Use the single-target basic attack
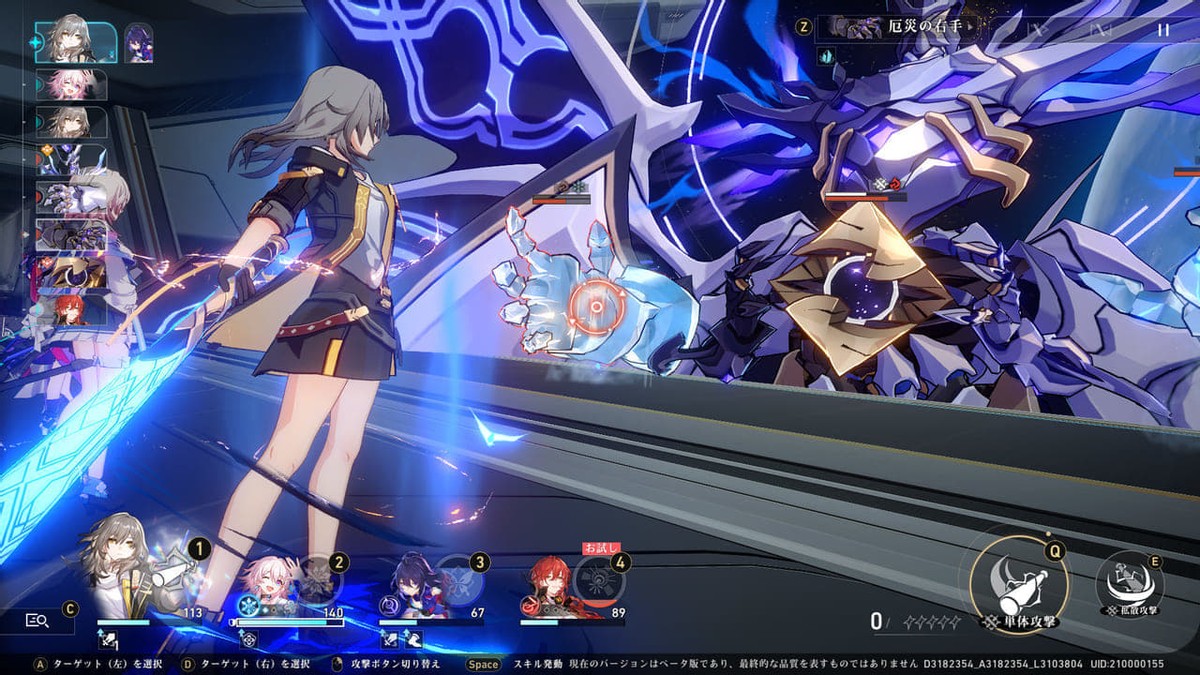The image size is (1200, 675). pyautogui.click(x=1016, y=585)
